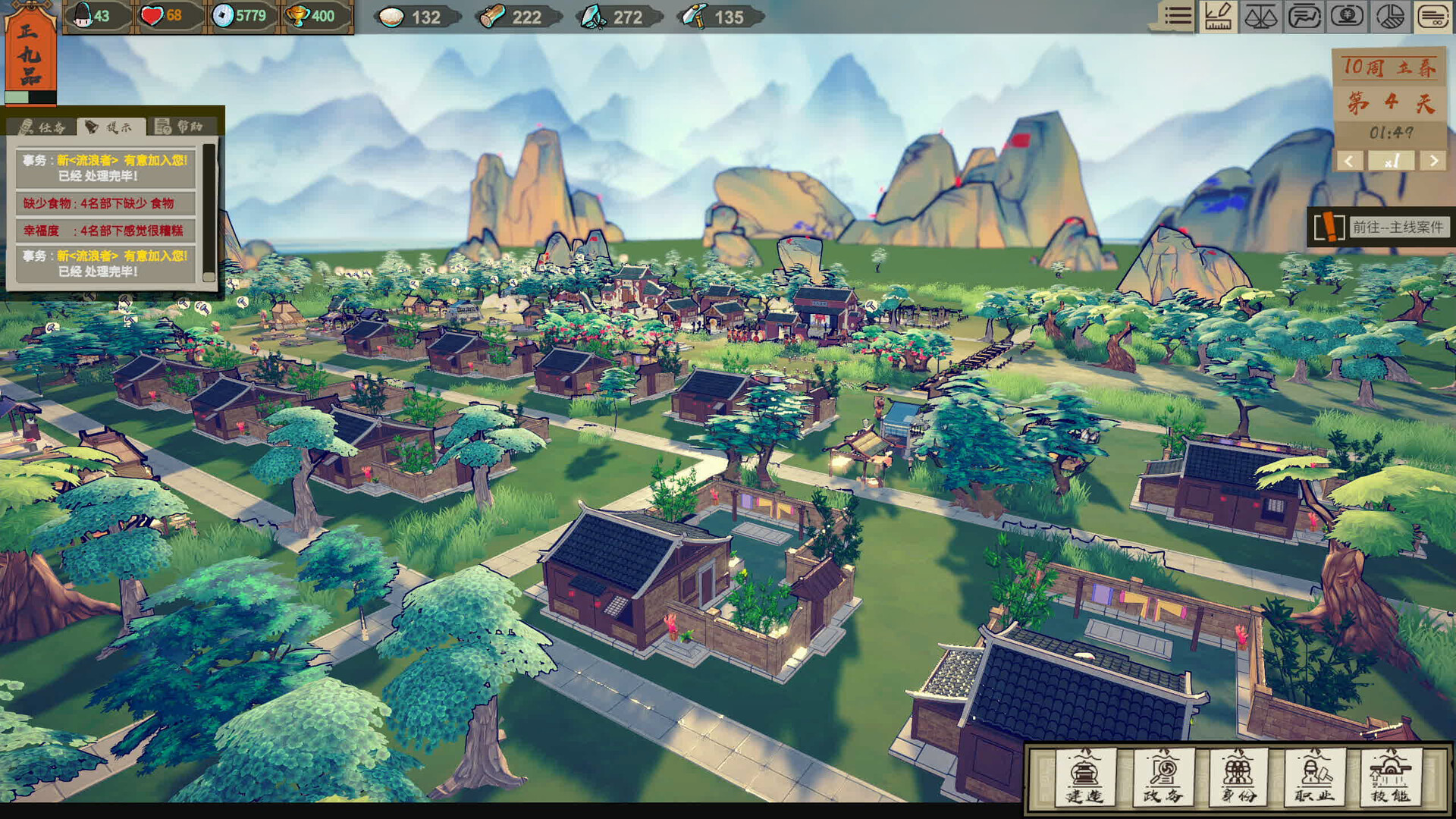Viewport: 1456px width, 819px height.
Task: Open the pie chart overview
Action: [1390, 16]
